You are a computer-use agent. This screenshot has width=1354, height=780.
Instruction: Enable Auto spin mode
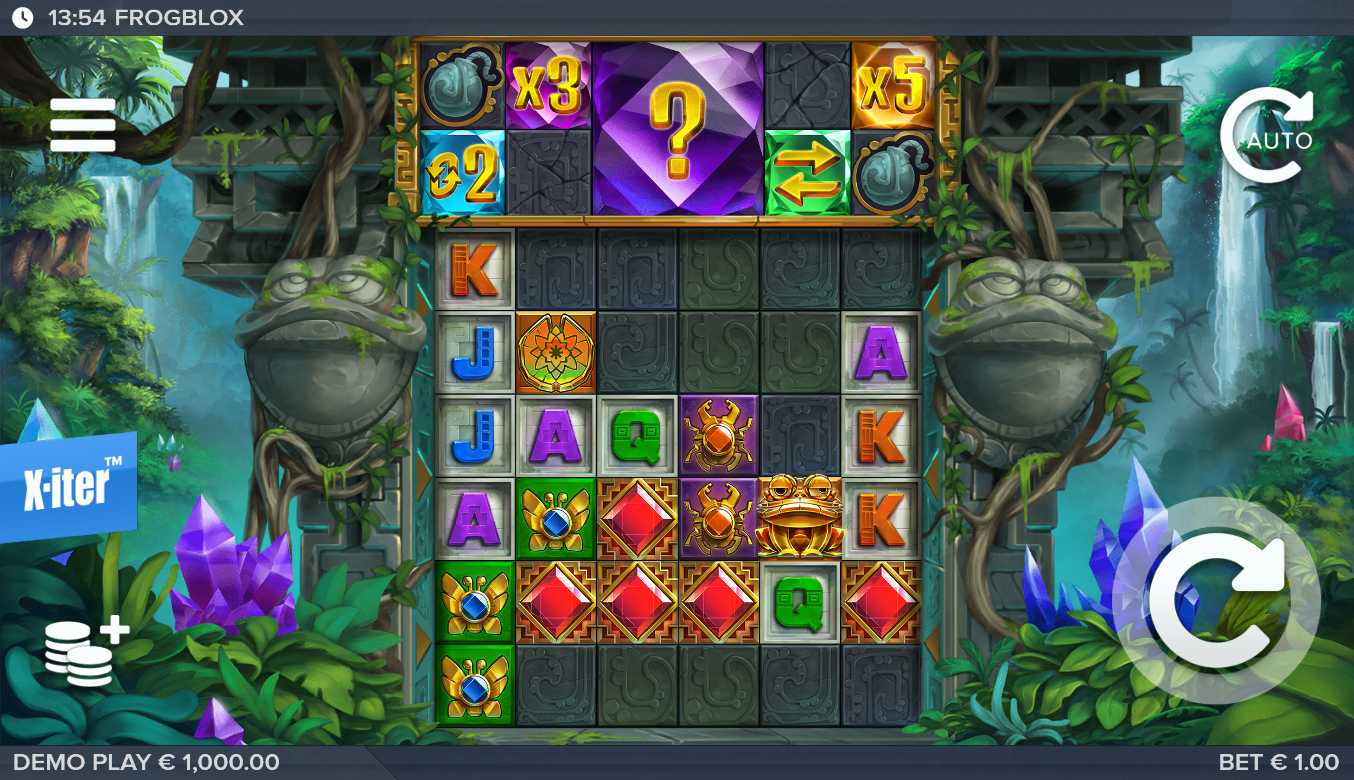[x=1266, y=137]
